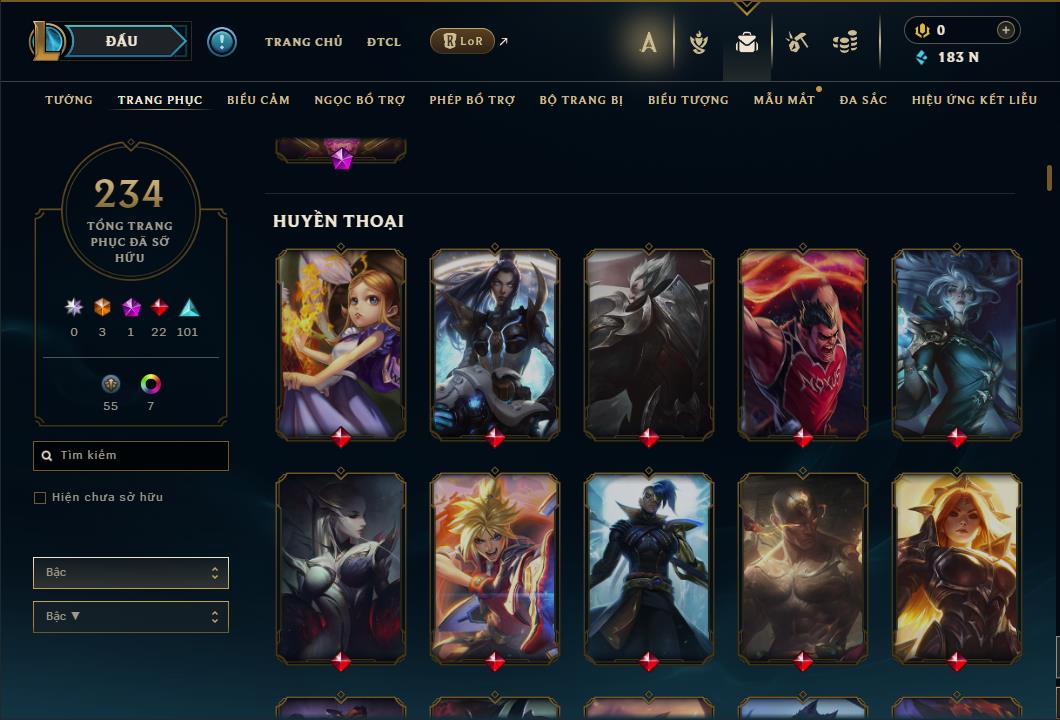Click the ĐẤU play button
Image resolution: width=1060 pixels, height=720 pixels.
click(122, 41)
